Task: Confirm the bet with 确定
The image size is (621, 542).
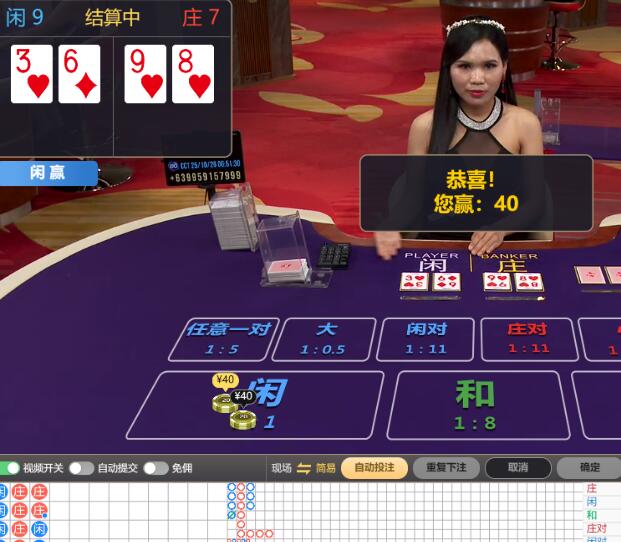Action: 589,467
